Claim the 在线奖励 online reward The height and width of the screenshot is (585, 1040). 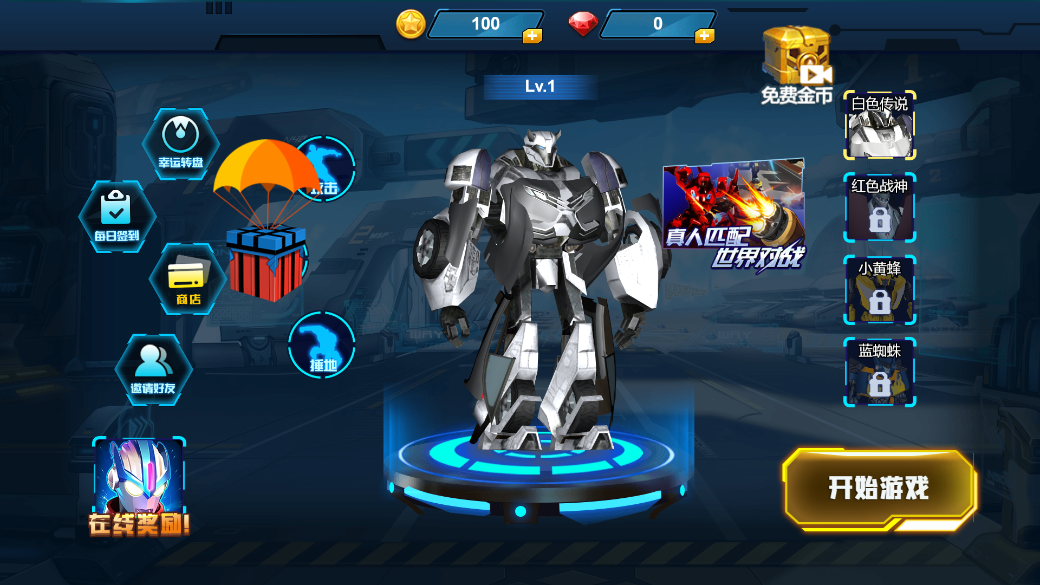pos(139,487)
